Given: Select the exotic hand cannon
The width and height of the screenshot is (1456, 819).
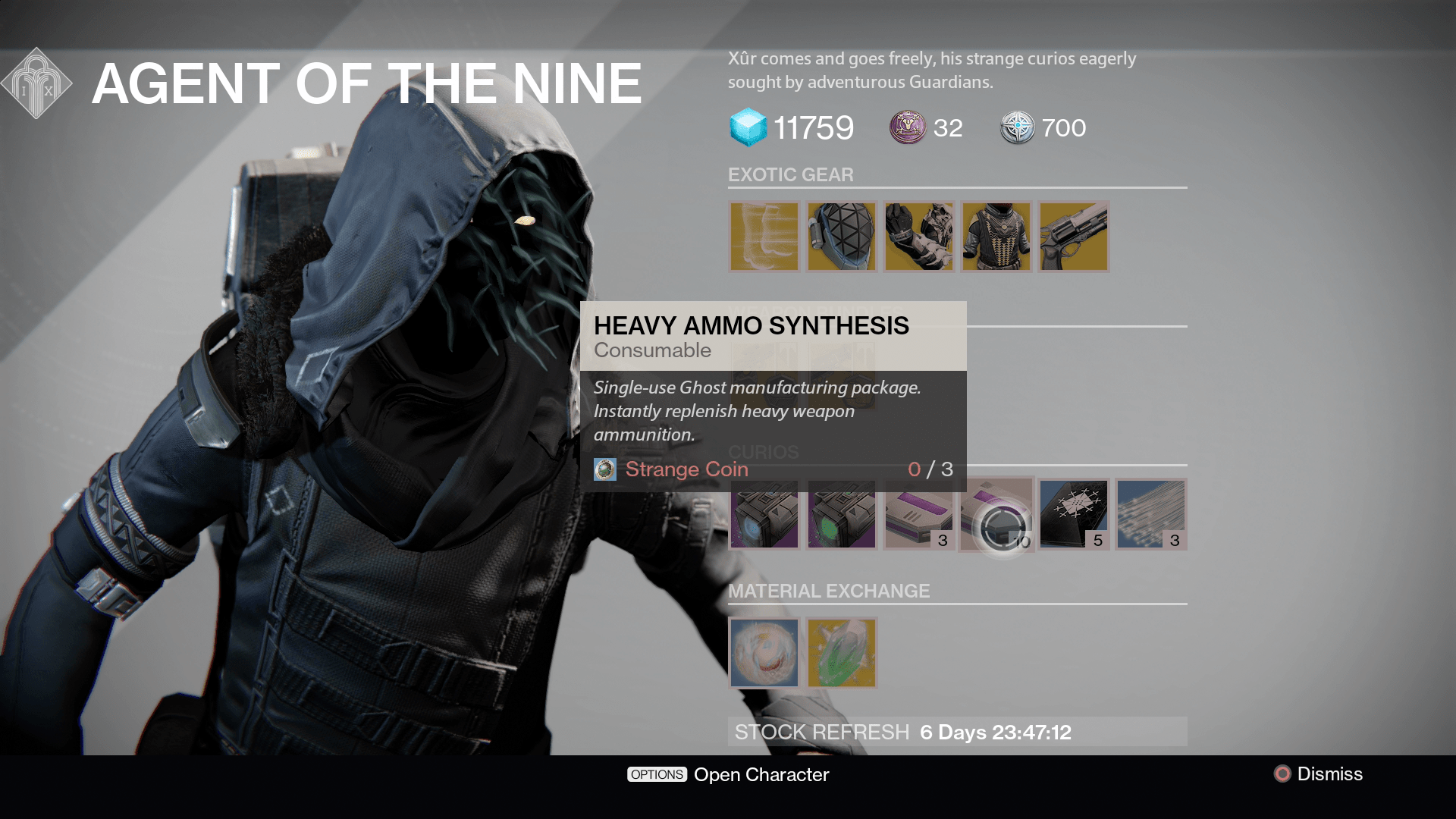Looking at the screenshot, I should 1073,237.
